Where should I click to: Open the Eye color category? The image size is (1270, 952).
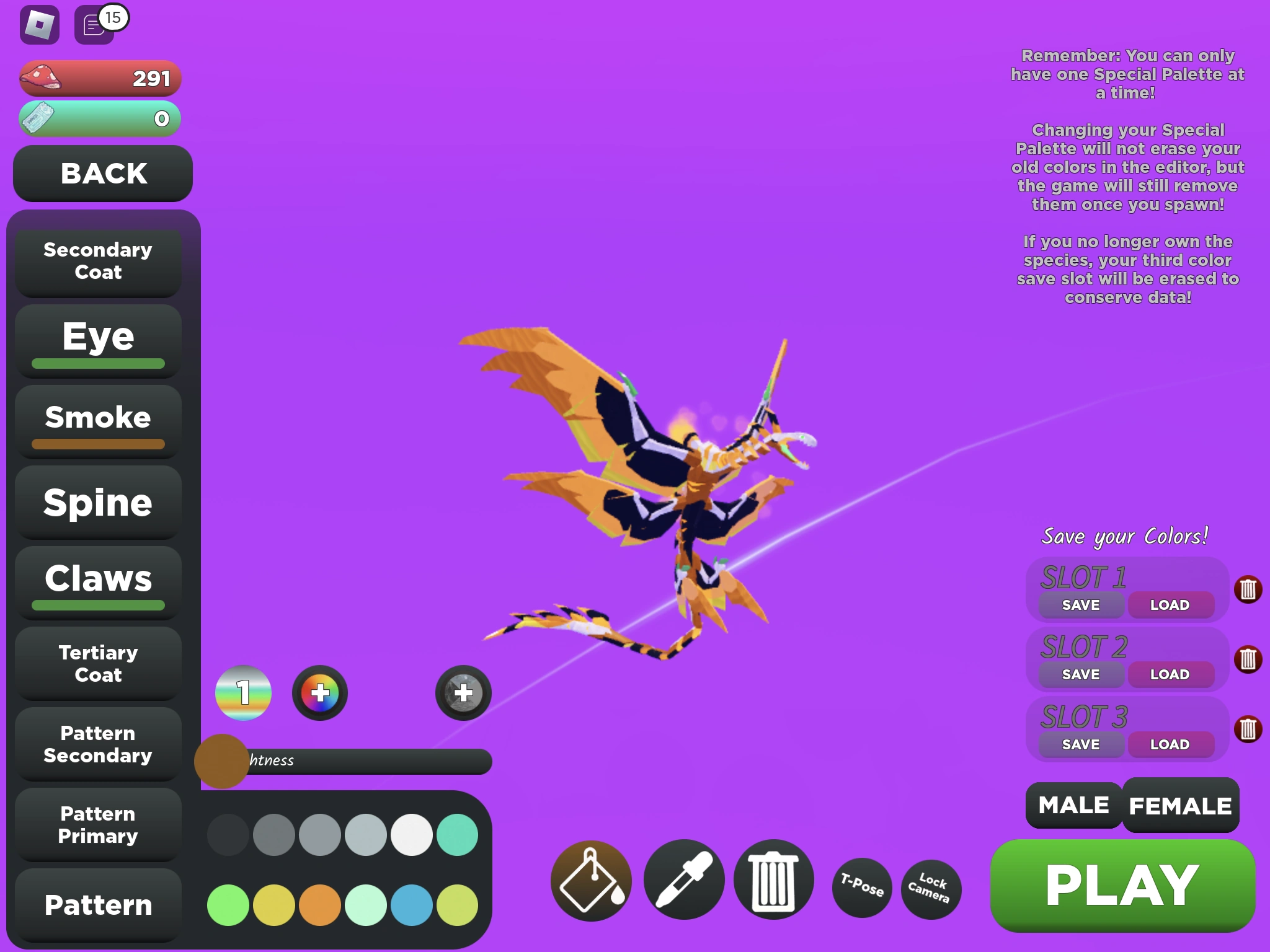pos(97,337)
